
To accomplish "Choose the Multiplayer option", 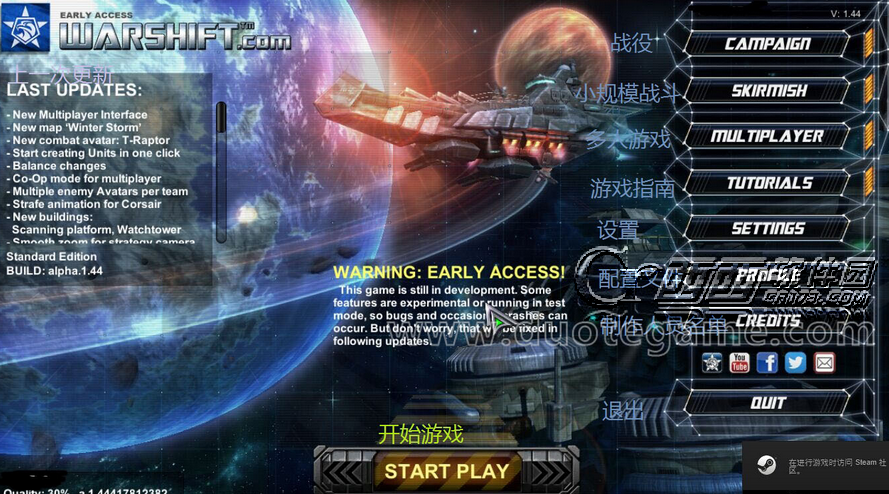I will (767, 137).
